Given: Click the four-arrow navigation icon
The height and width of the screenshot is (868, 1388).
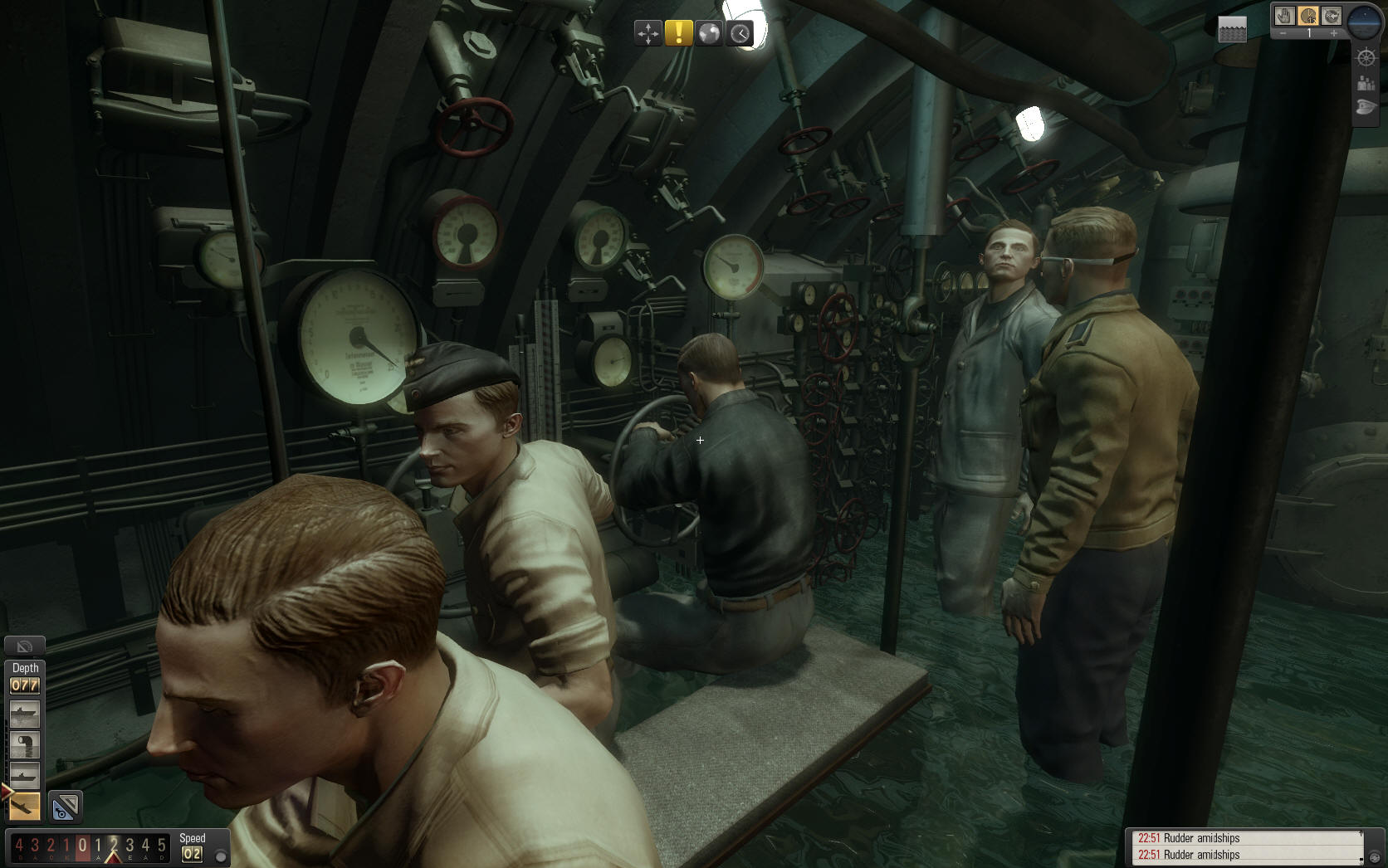Looking at the screenshot, I should (648, 33).
